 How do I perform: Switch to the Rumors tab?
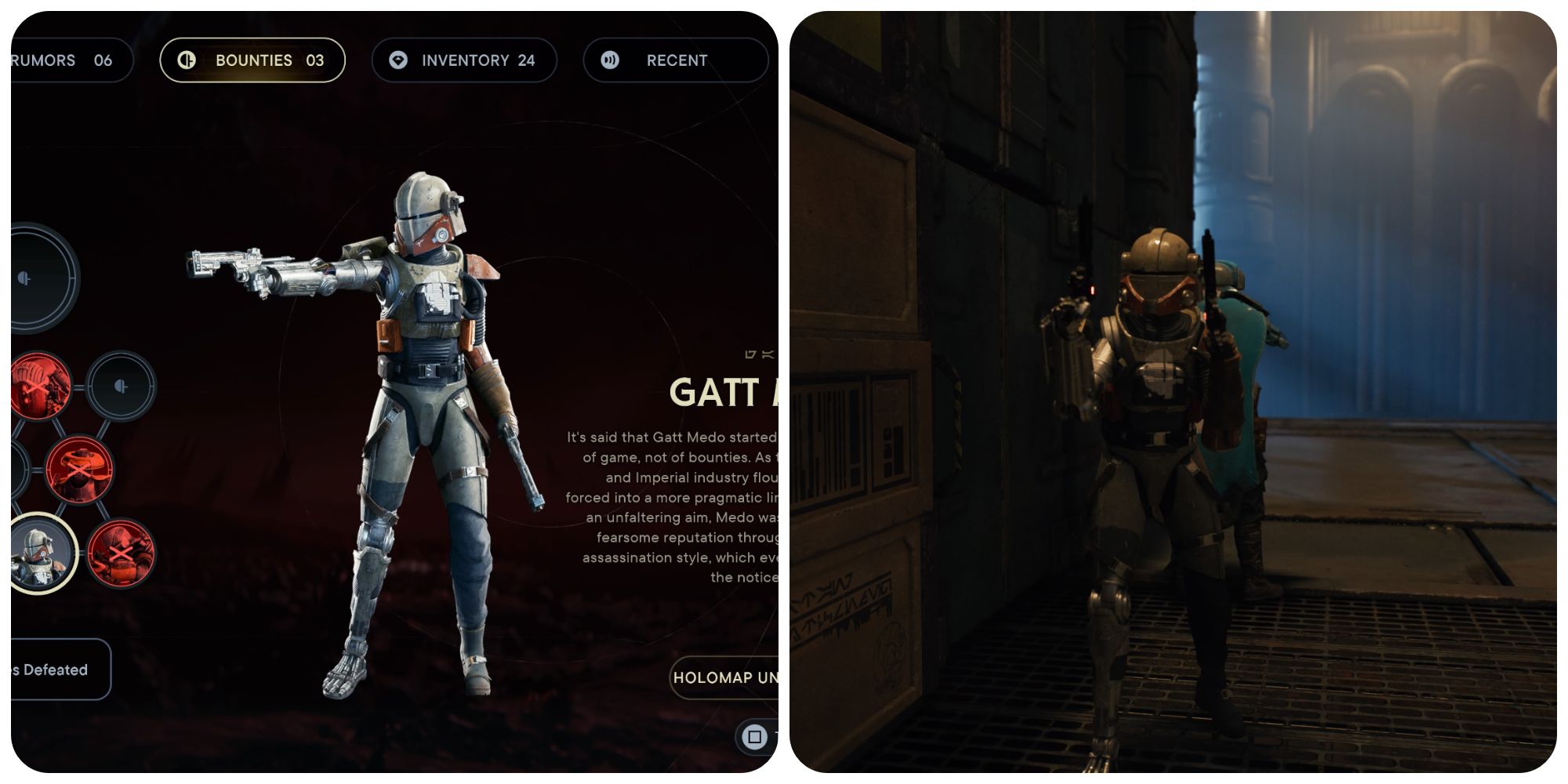[x=63, y=60]
